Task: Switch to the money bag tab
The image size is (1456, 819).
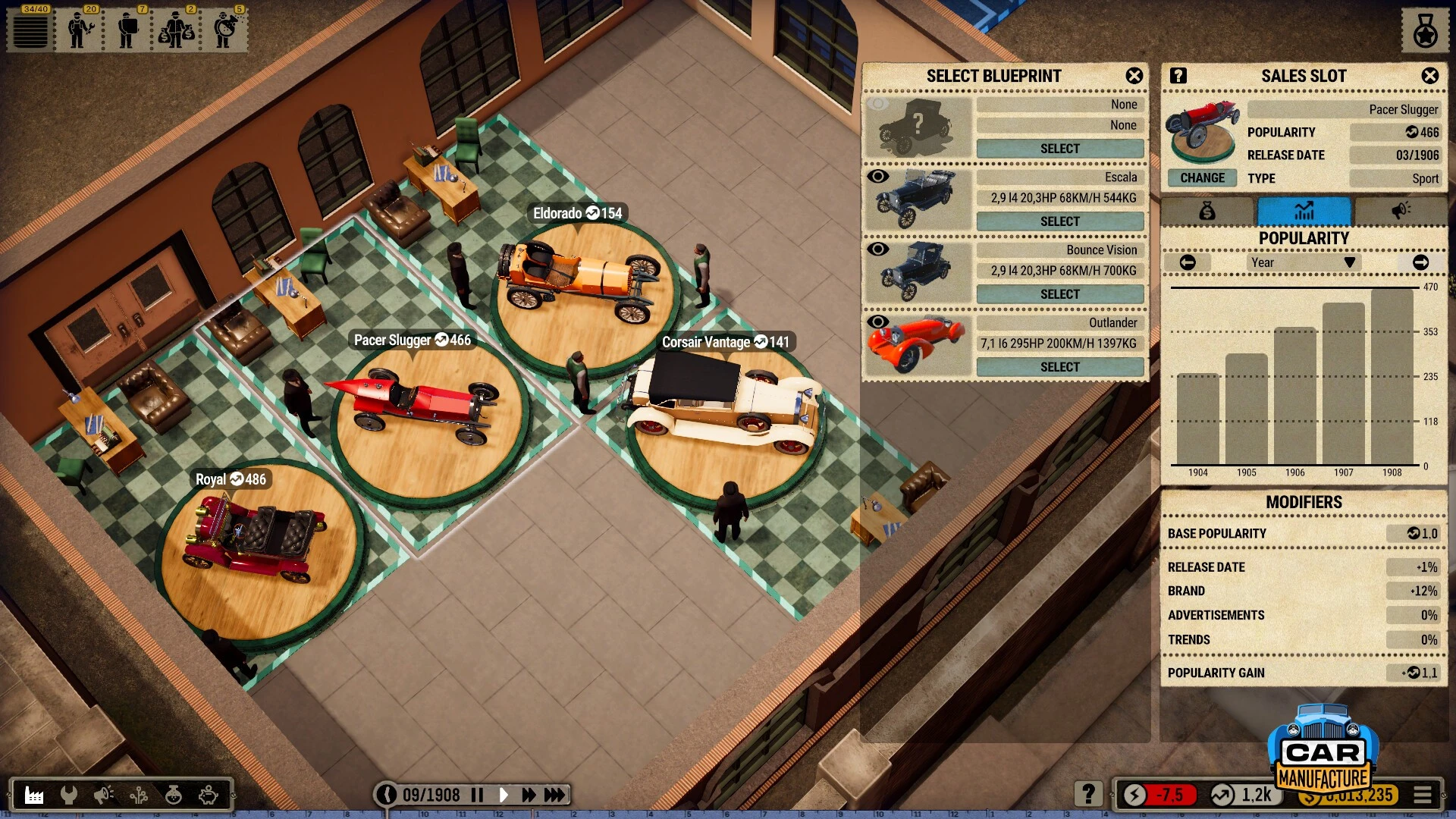Action: [x=1207, y=211]
